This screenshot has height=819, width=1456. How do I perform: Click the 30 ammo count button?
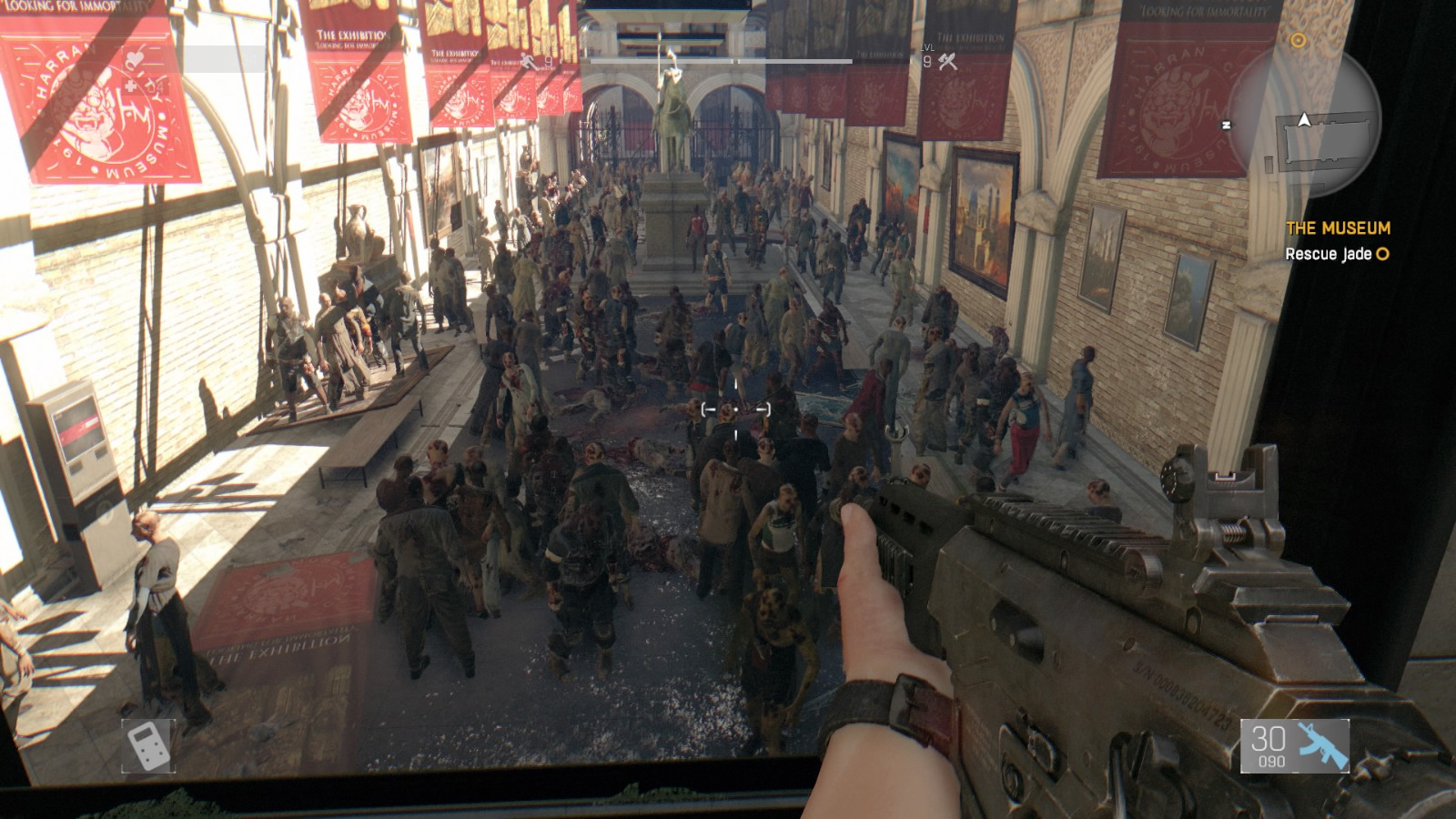(1268, 739)
